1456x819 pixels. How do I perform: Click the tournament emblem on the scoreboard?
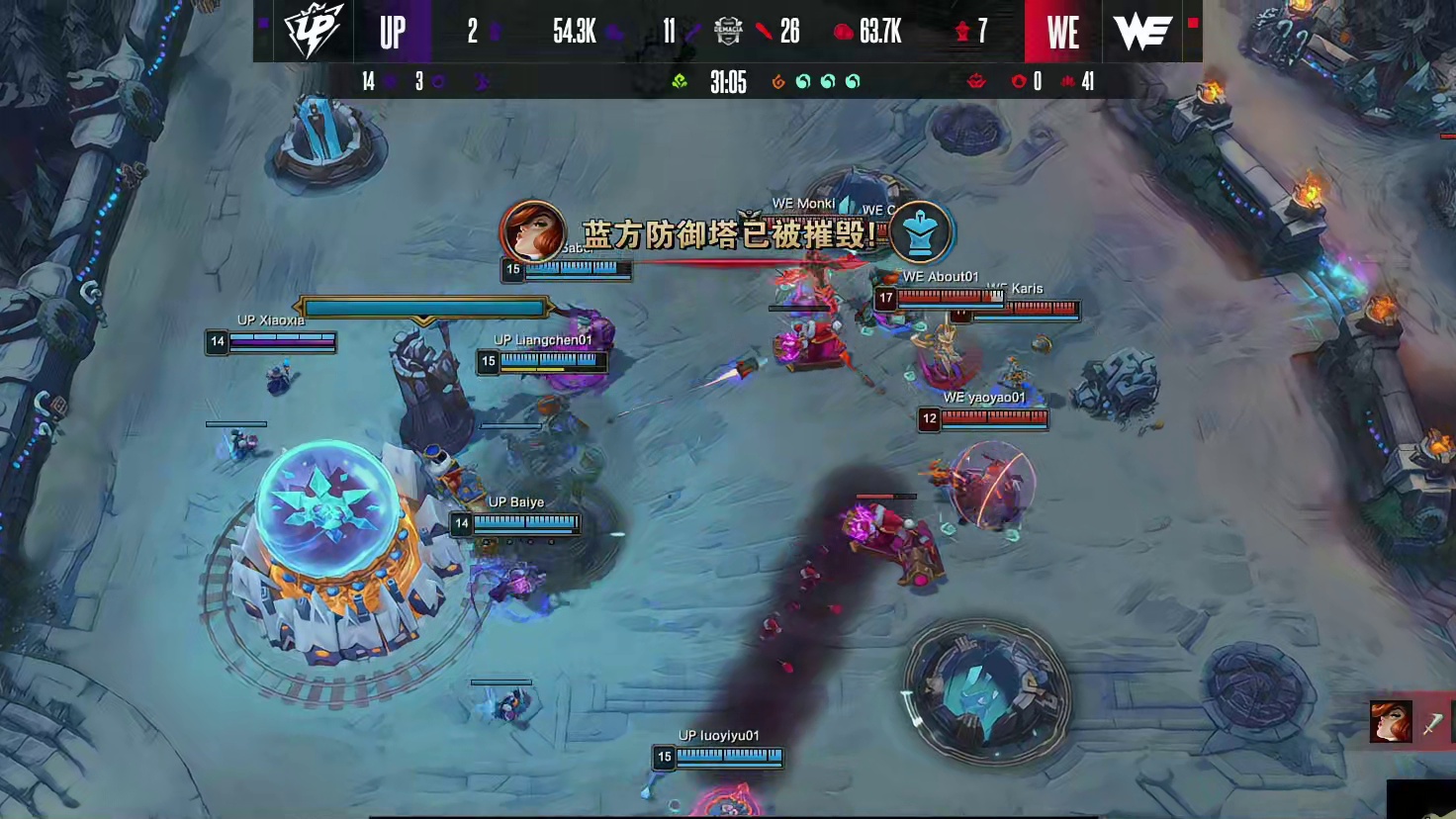pos(728,32)
